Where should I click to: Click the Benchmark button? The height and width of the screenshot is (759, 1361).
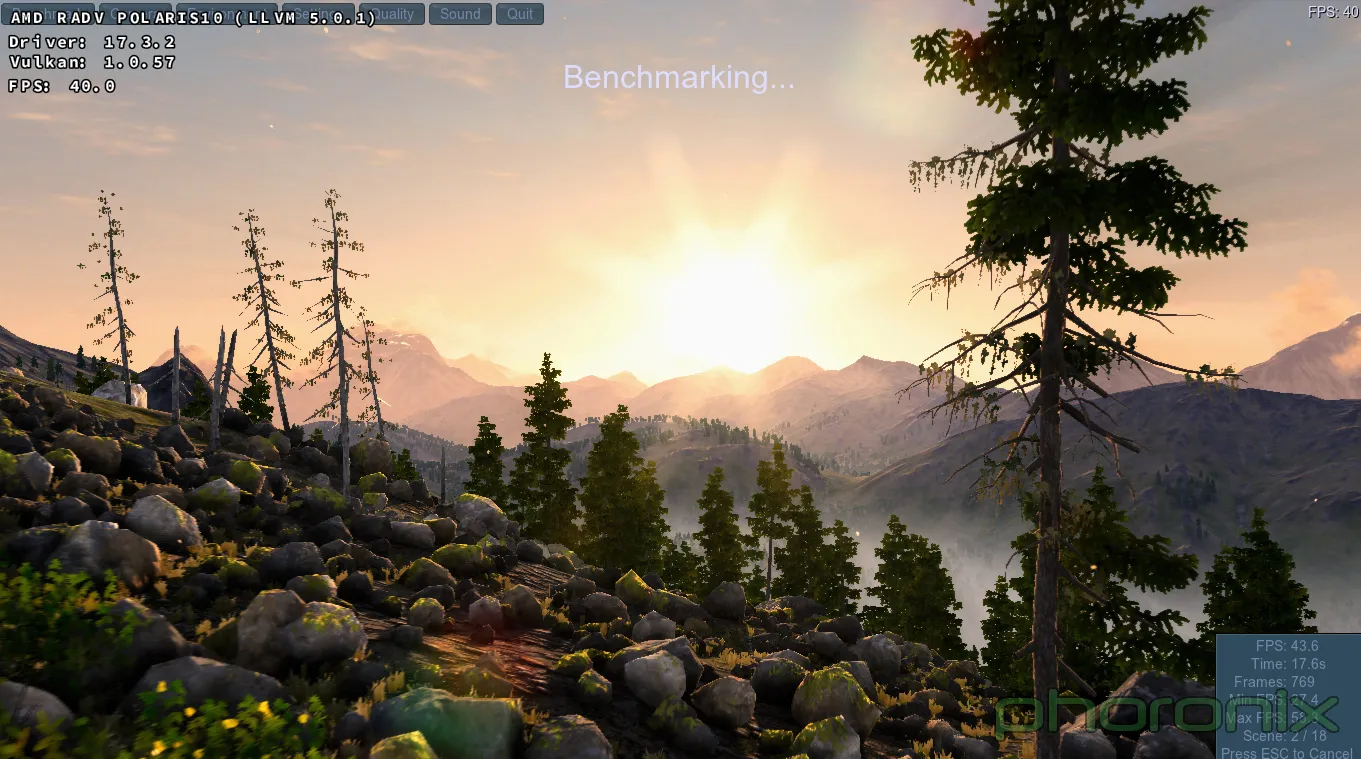pyautogui.click(x=50, y=14)
